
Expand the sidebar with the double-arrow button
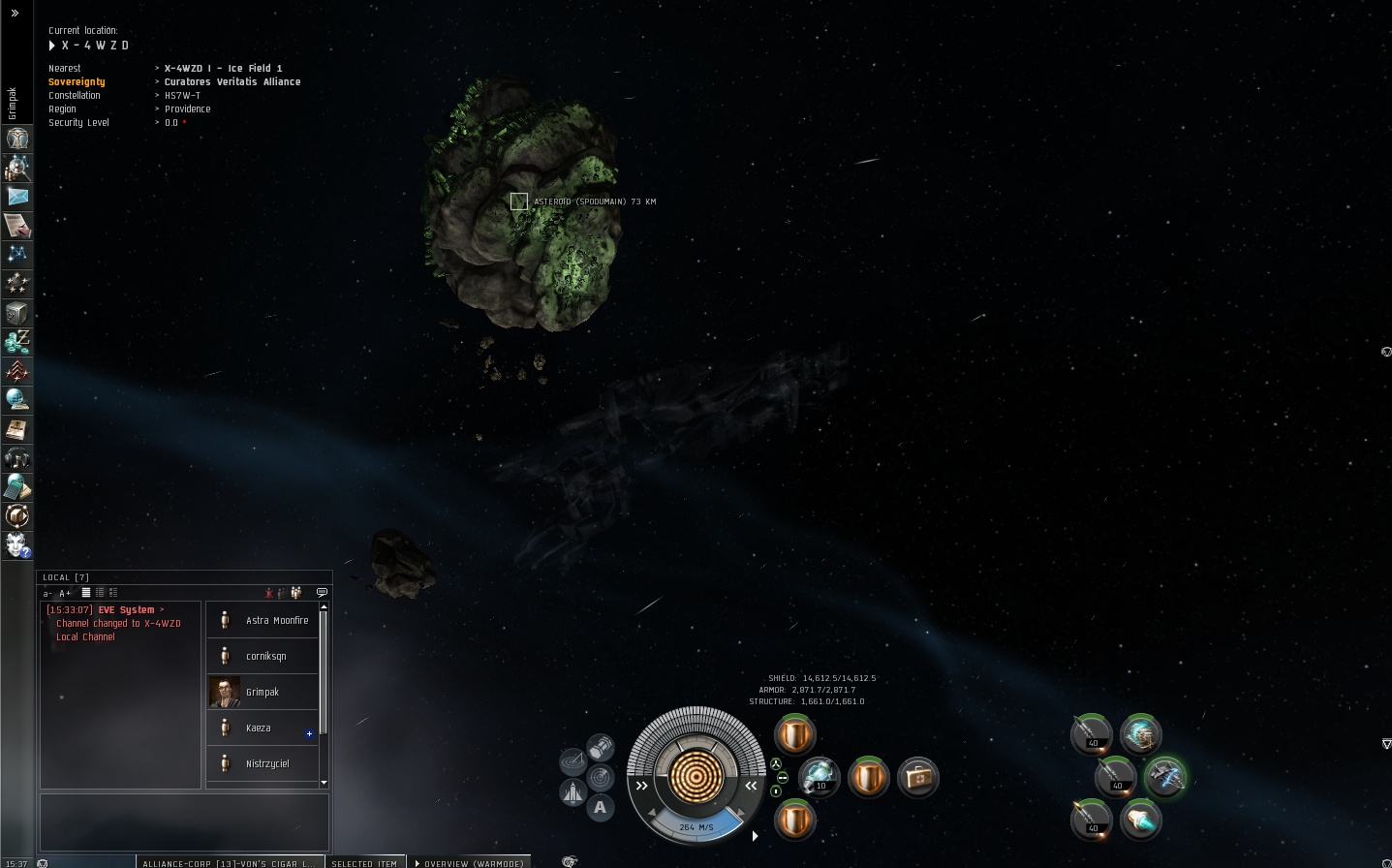pyautogui.click(x=15, y=14)
